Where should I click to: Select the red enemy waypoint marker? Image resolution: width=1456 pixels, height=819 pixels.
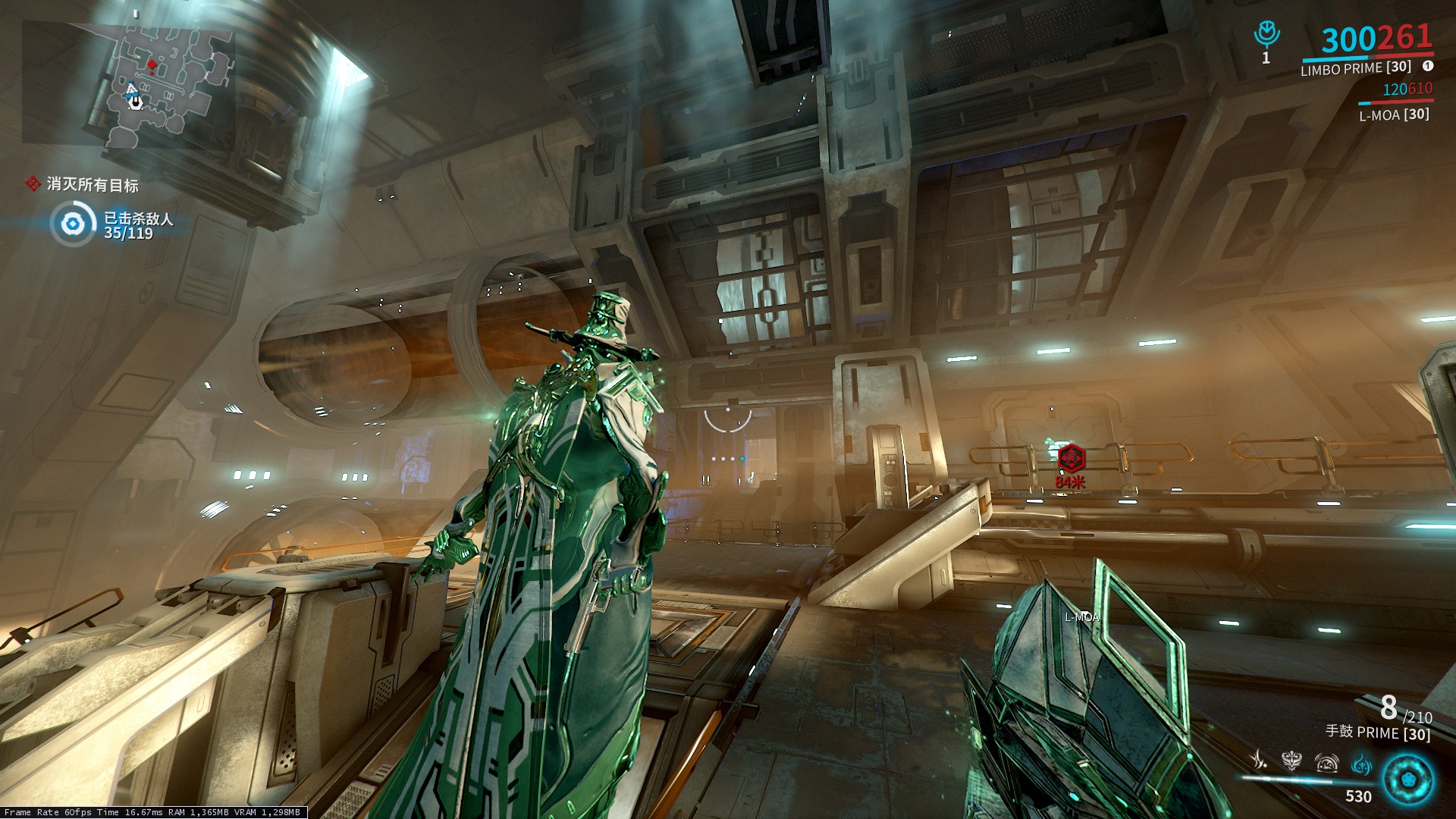coord(1071,457)
